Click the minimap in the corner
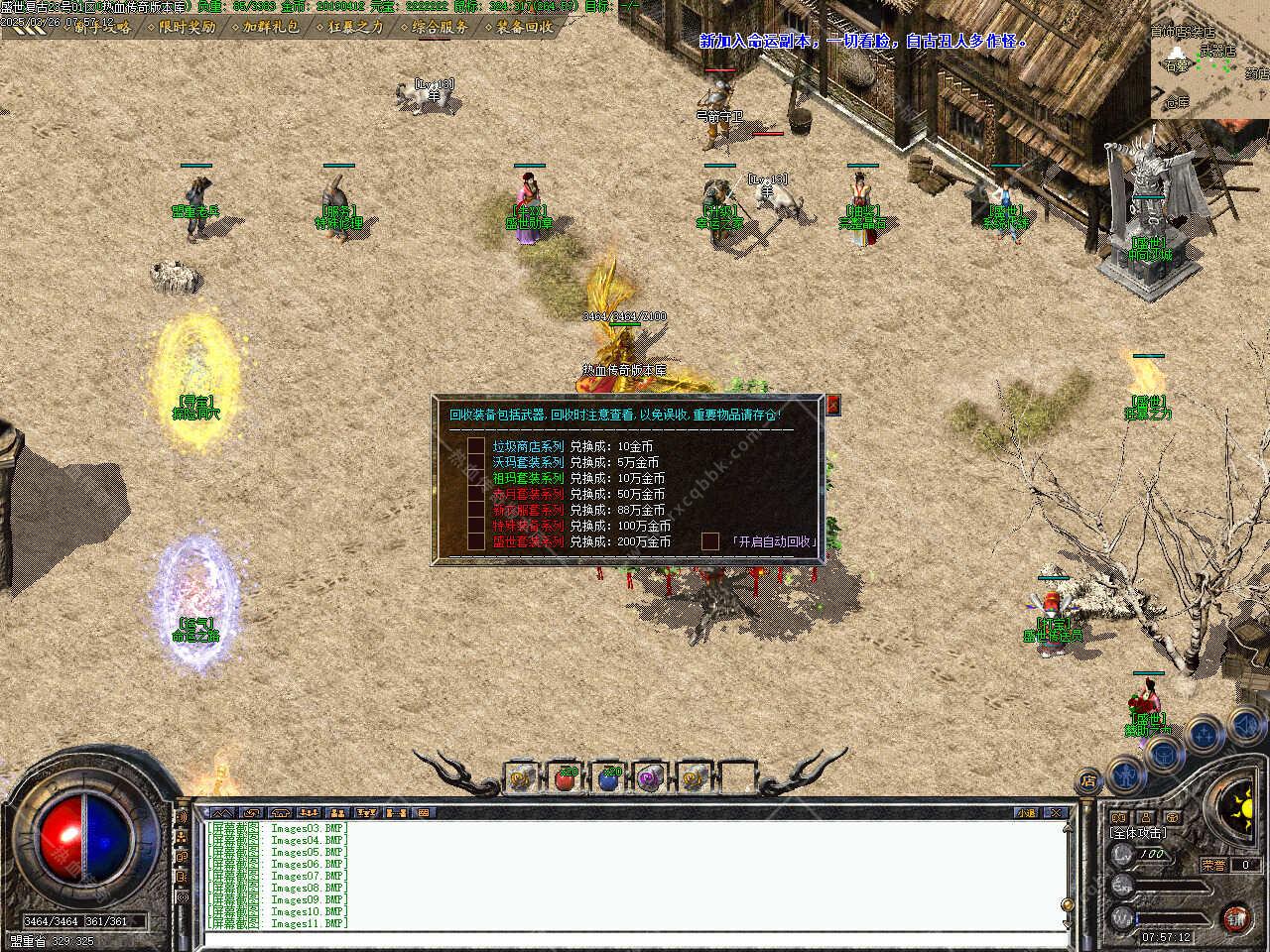This screenshot has width=1270, height=952. (1209, 59)
